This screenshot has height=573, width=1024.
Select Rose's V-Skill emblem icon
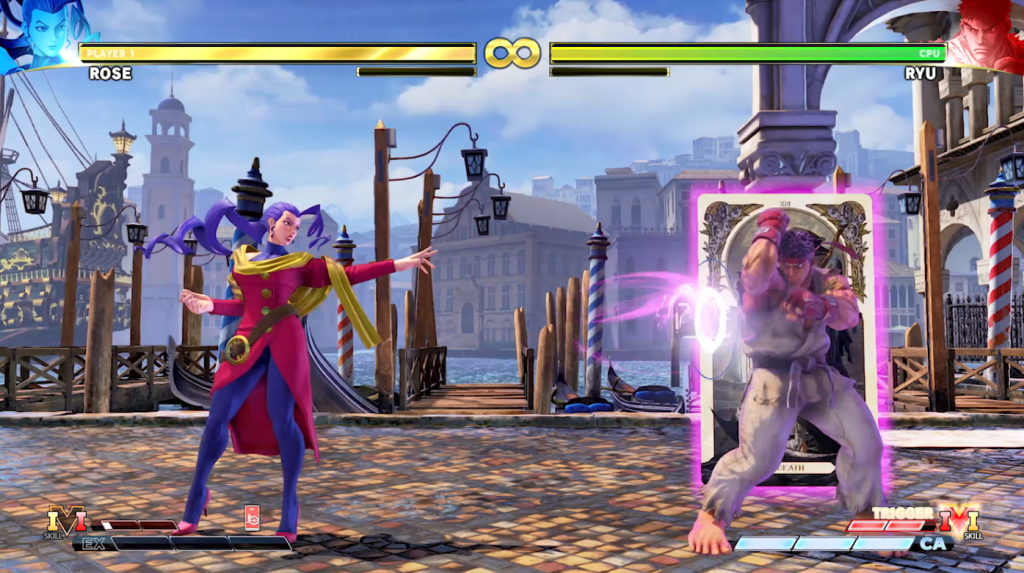click(x=66, y=521)
